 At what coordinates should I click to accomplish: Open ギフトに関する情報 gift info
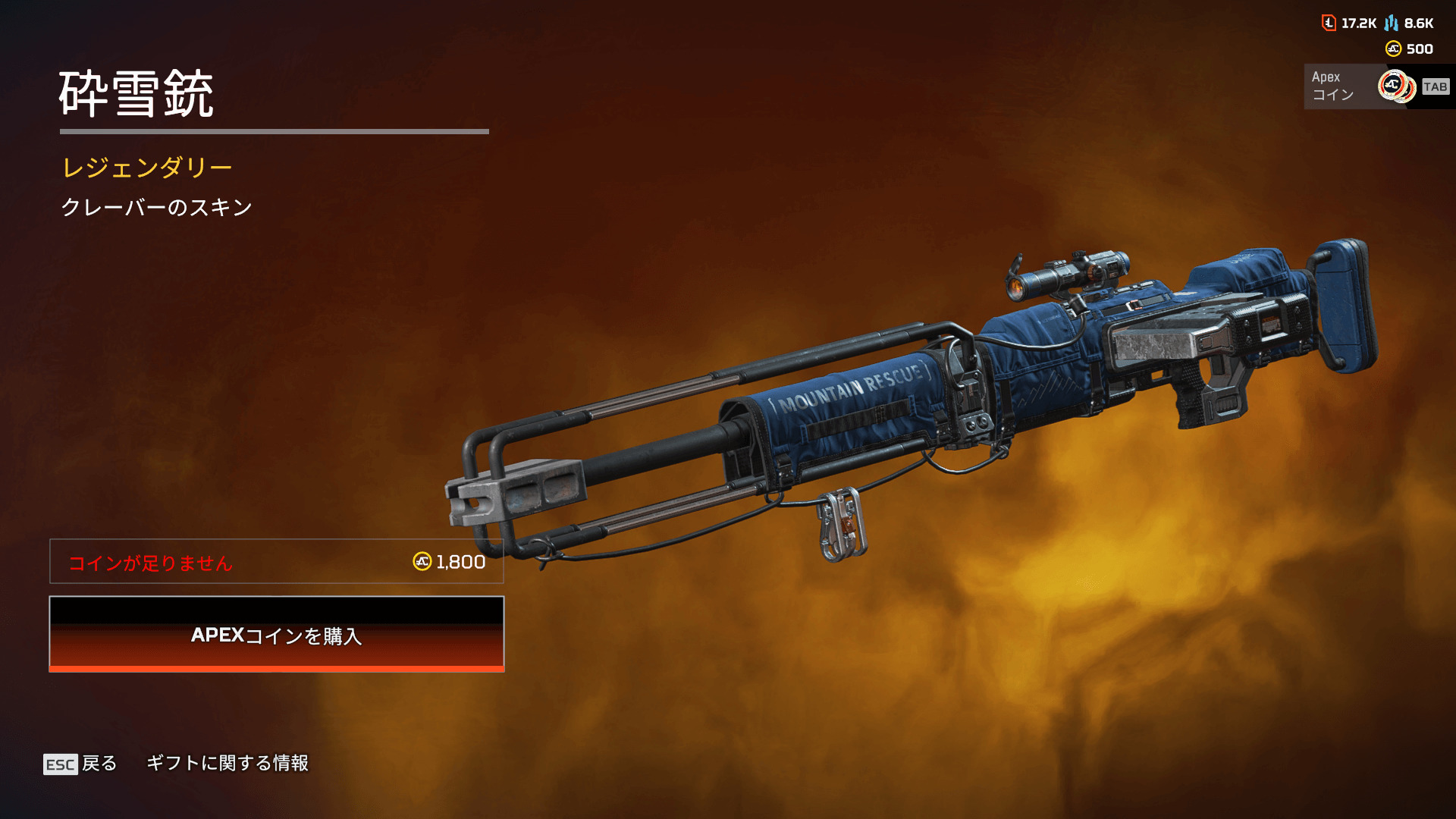pyautogui.click(x=227, y=763)
